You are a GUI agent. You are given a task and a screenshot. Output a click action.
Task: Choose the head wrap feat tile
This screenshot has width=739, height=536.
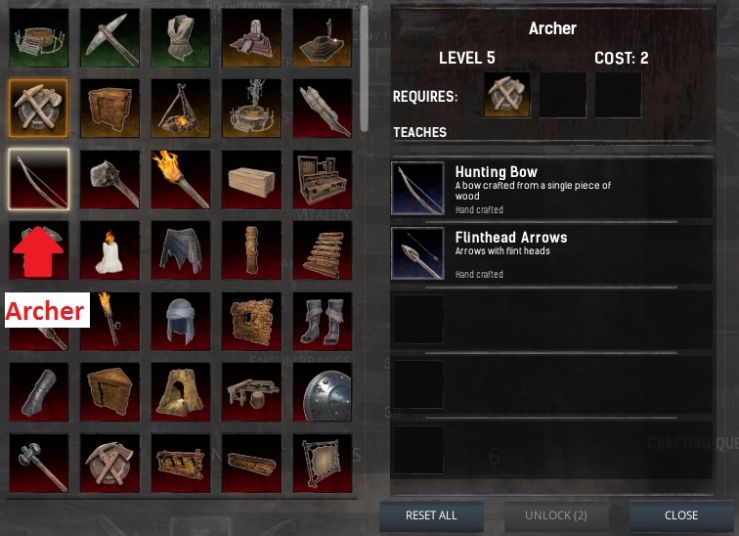point(181,322)
